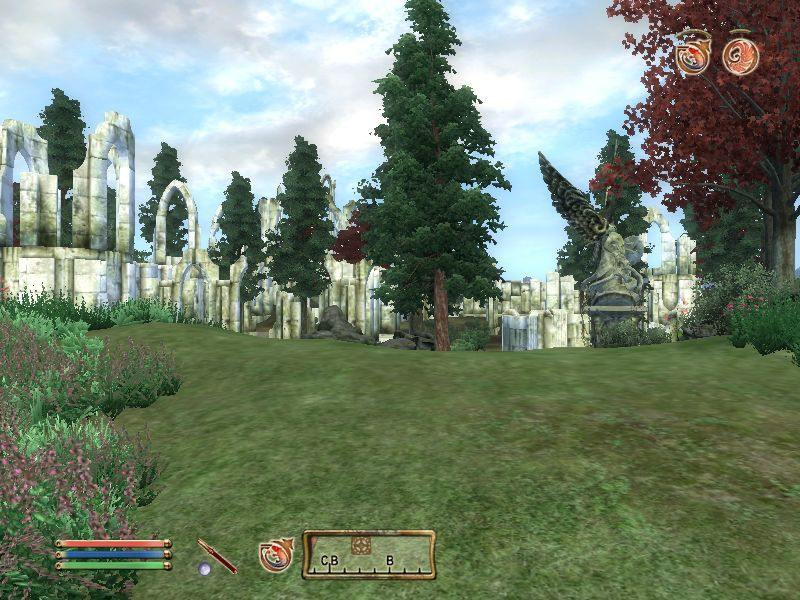
Task: Click the square ruin marker on the compass
Action: 362,545
